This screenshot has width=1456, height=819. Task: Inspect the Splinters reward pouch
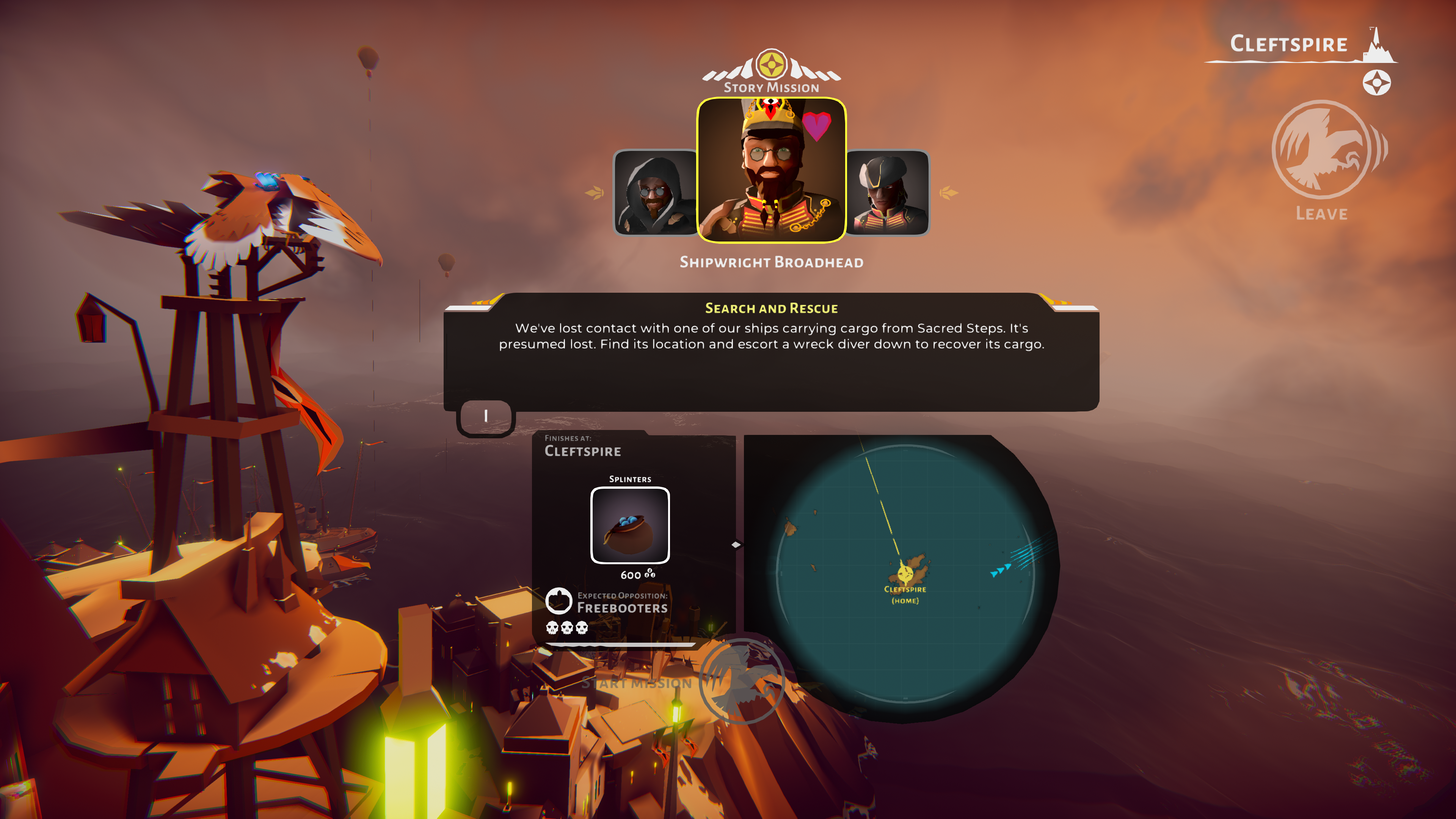(x=630, y=525)
